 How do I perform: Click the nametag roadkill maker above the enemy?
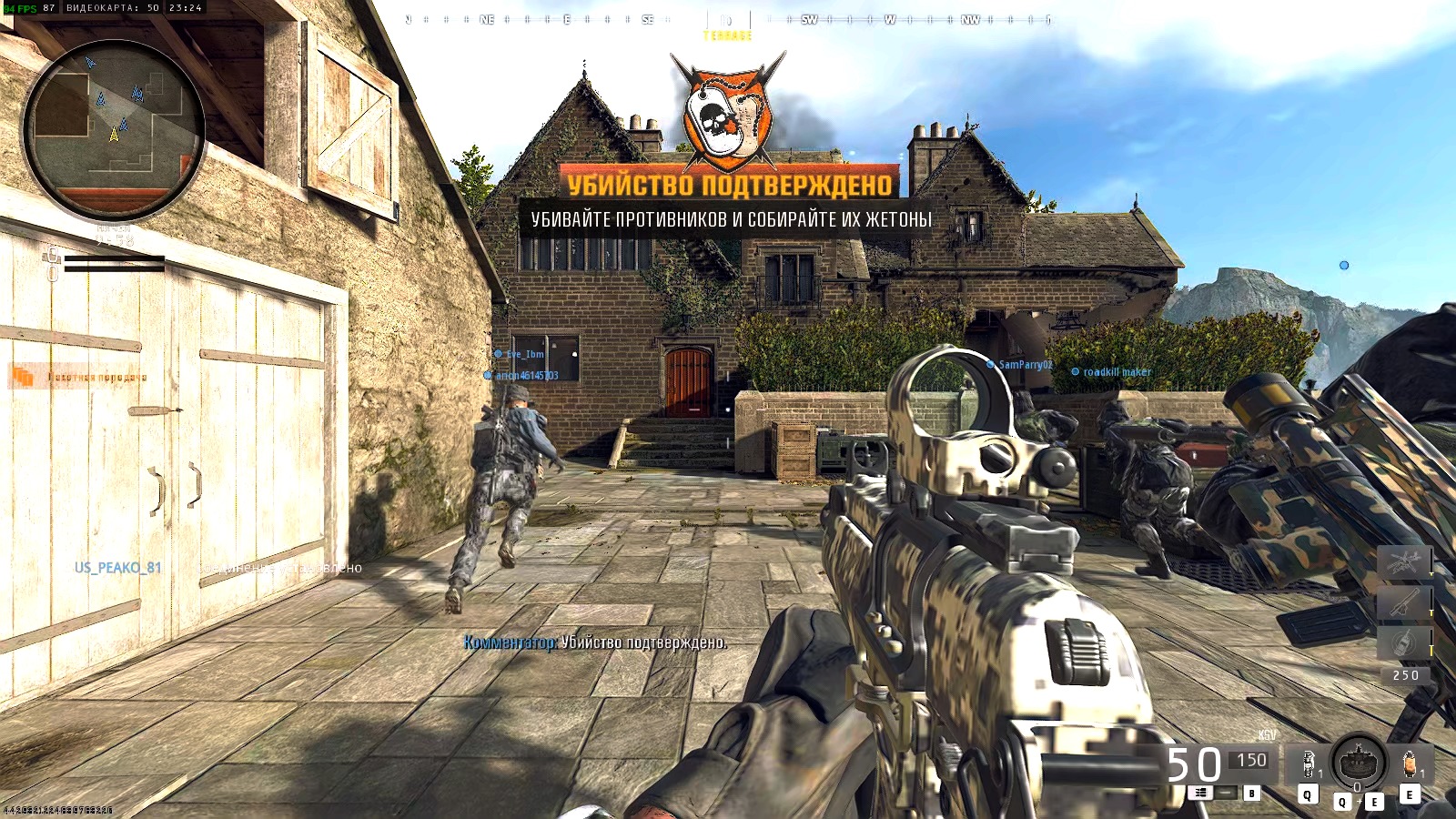click(1116, 373)
